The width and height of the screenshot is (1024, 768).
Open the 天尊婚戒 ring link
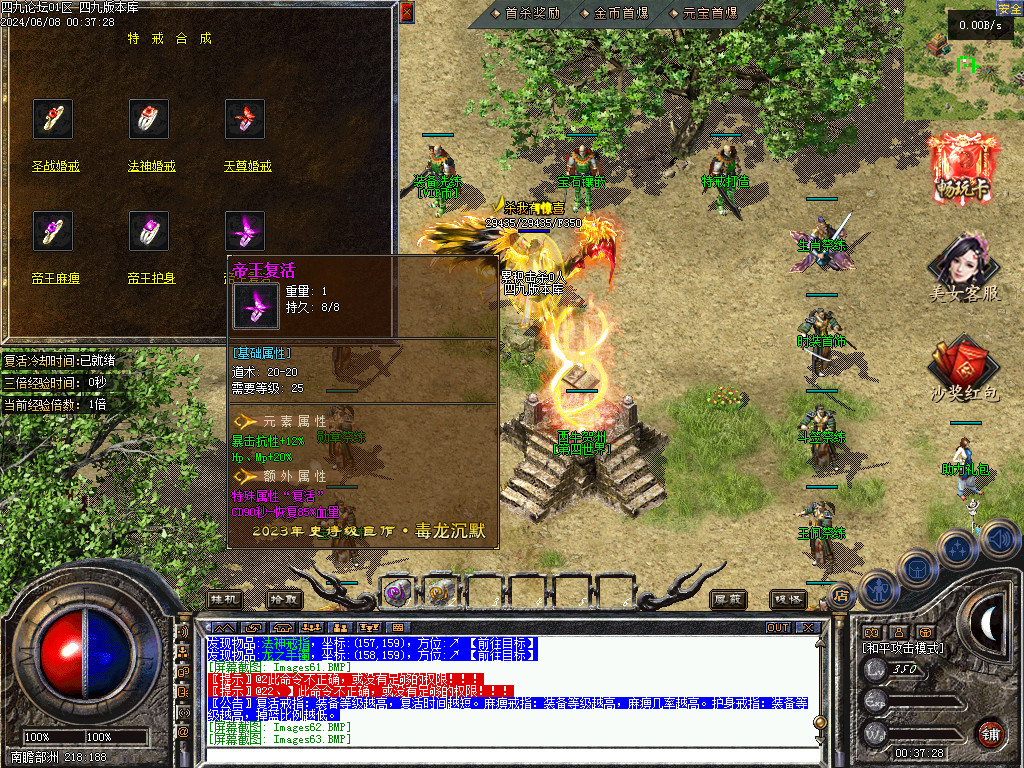tap(247, 167)
